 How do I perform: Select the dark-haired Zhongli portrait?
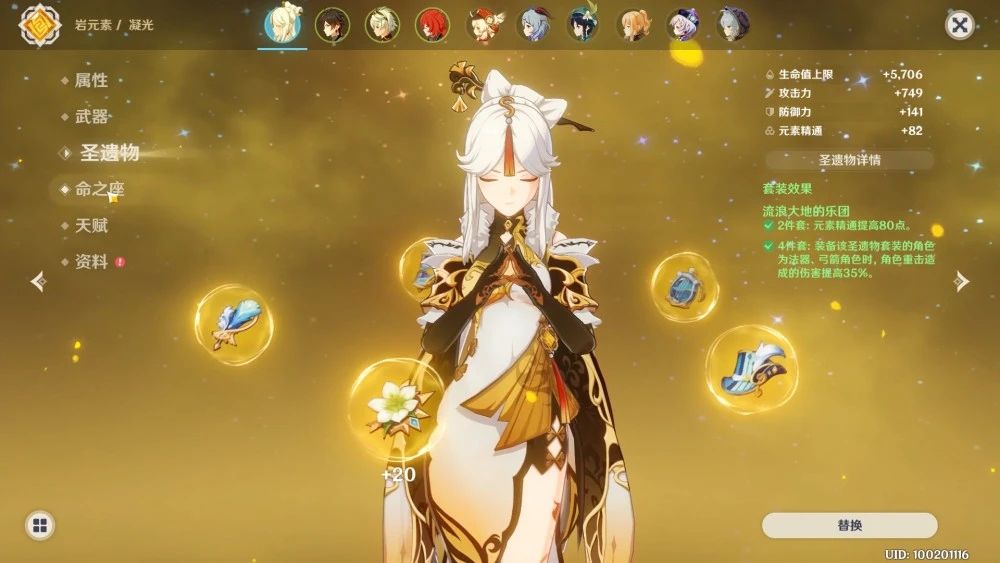point(332,25)
